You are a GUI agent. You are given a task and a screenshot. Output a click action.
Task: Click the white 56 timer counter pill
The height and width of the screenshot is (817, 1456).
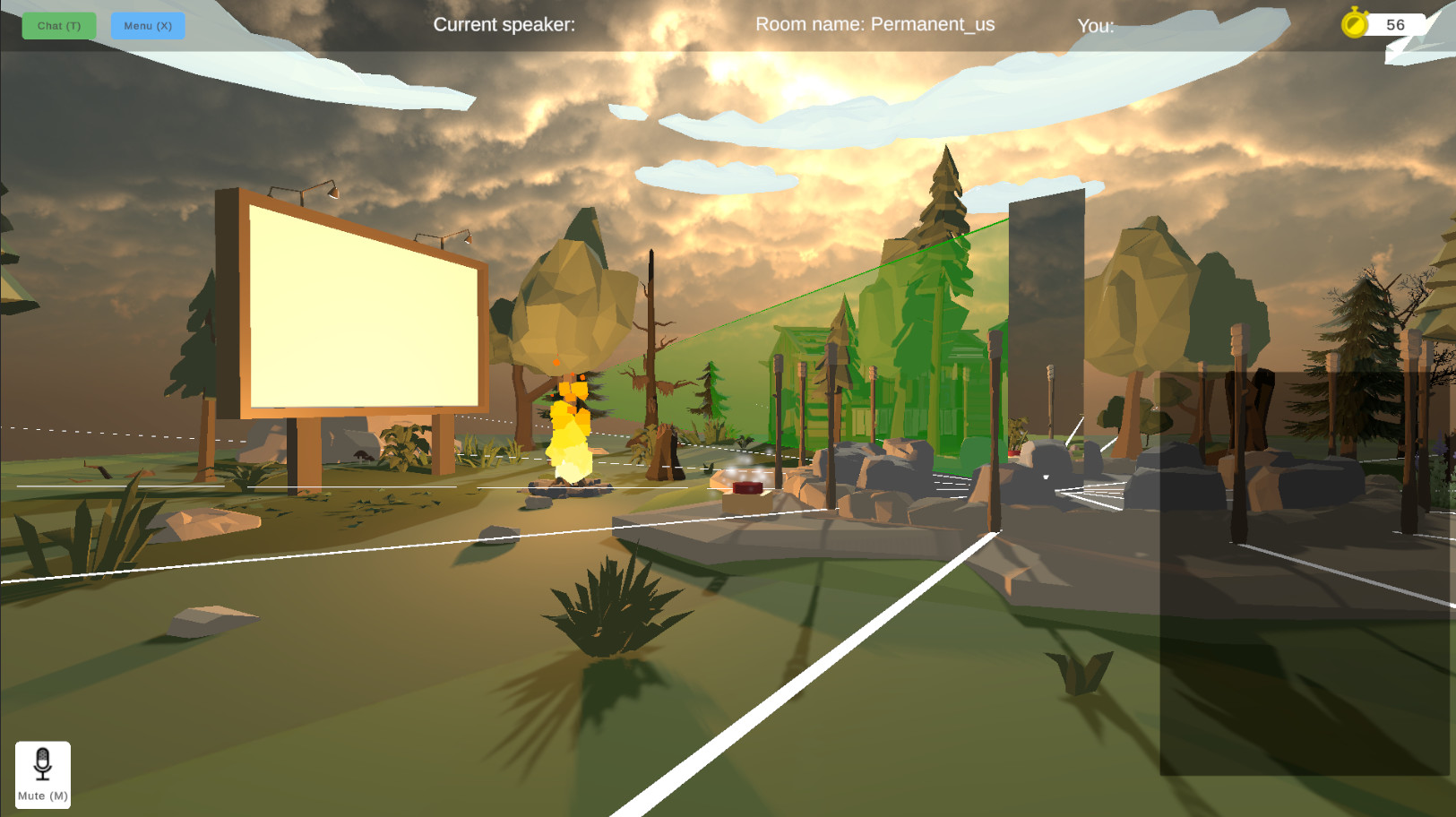click(x=1394, y=24)
